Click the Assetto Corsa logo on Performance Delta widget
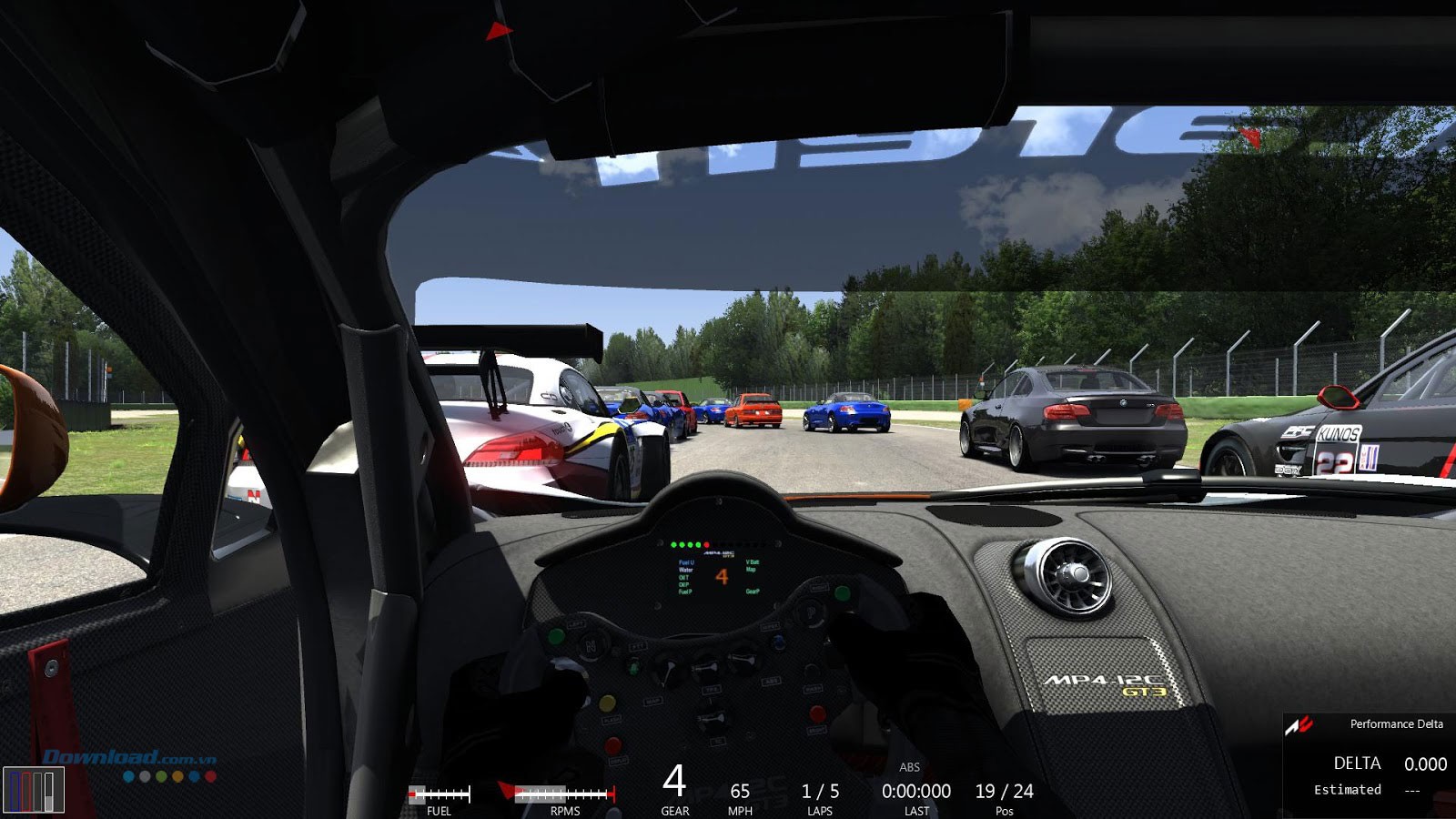Image resolution: width=1456 pixels, height=819 pixels. coord(1299,723)
